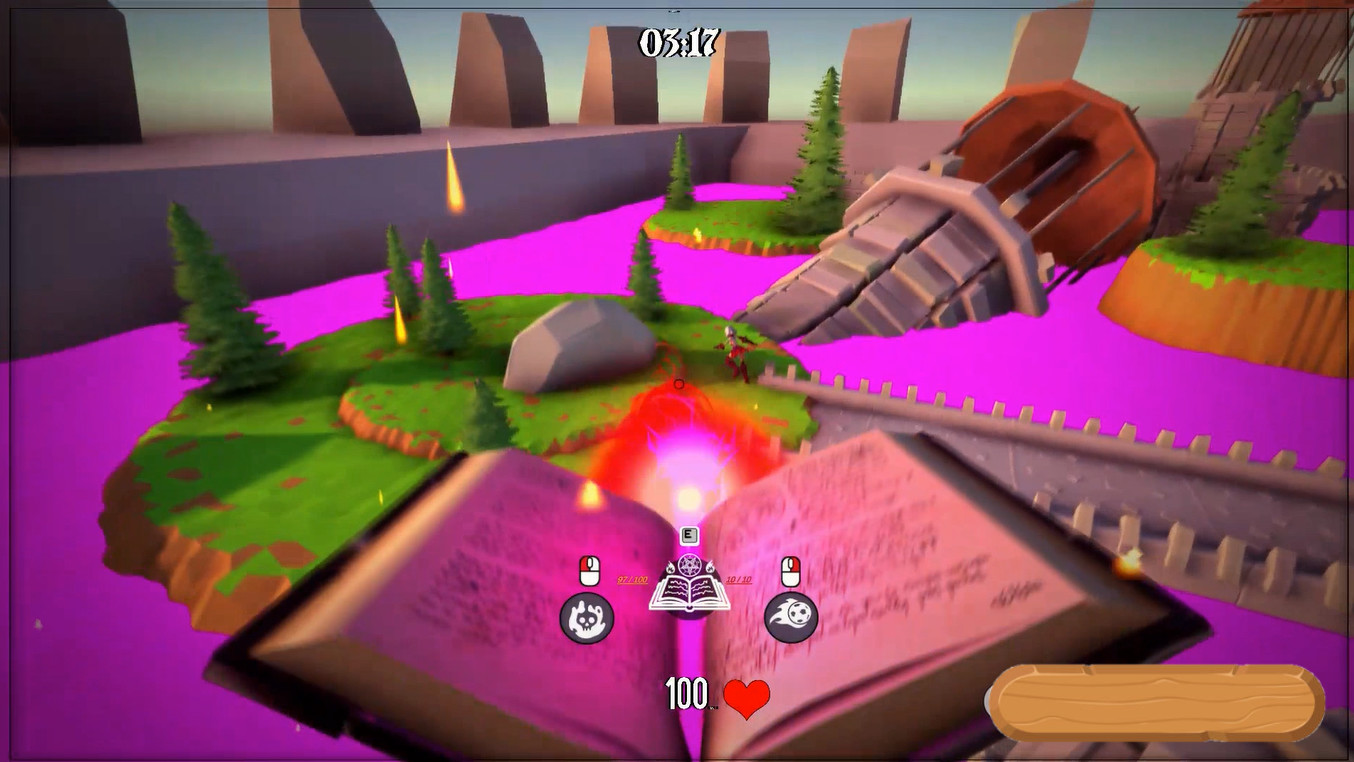This screenshot has width=1354, height=762.
Task: Click the right mouse button indicator
Action: pos(791,570)
